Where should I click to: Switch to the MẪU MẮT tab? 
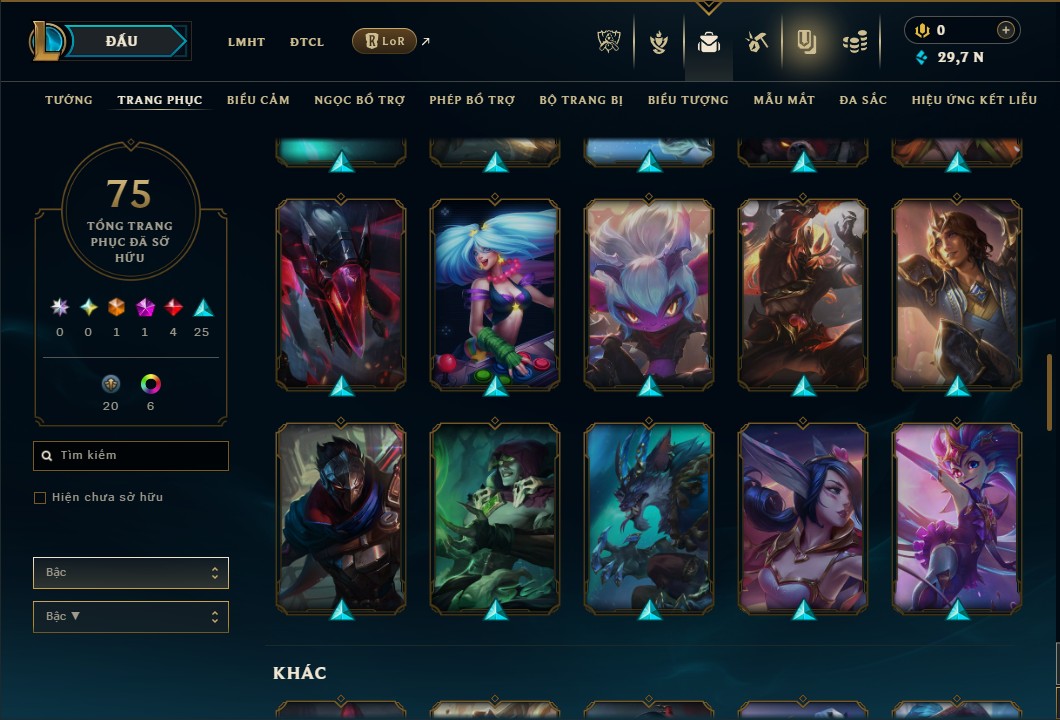tap(784, 100)
